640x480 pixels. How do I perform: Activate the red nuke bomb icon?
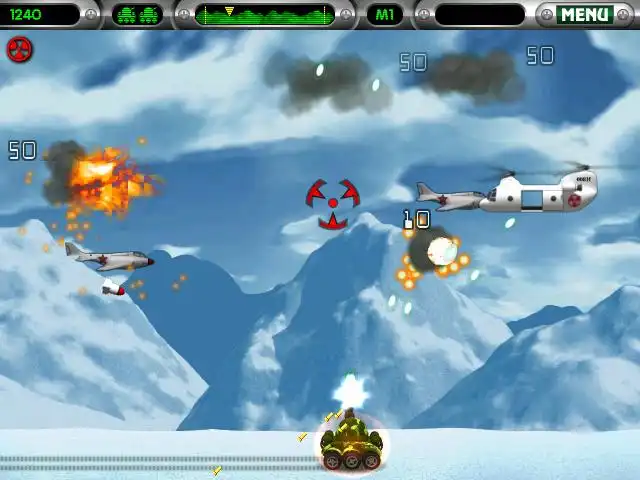click(x=19, y=50)
